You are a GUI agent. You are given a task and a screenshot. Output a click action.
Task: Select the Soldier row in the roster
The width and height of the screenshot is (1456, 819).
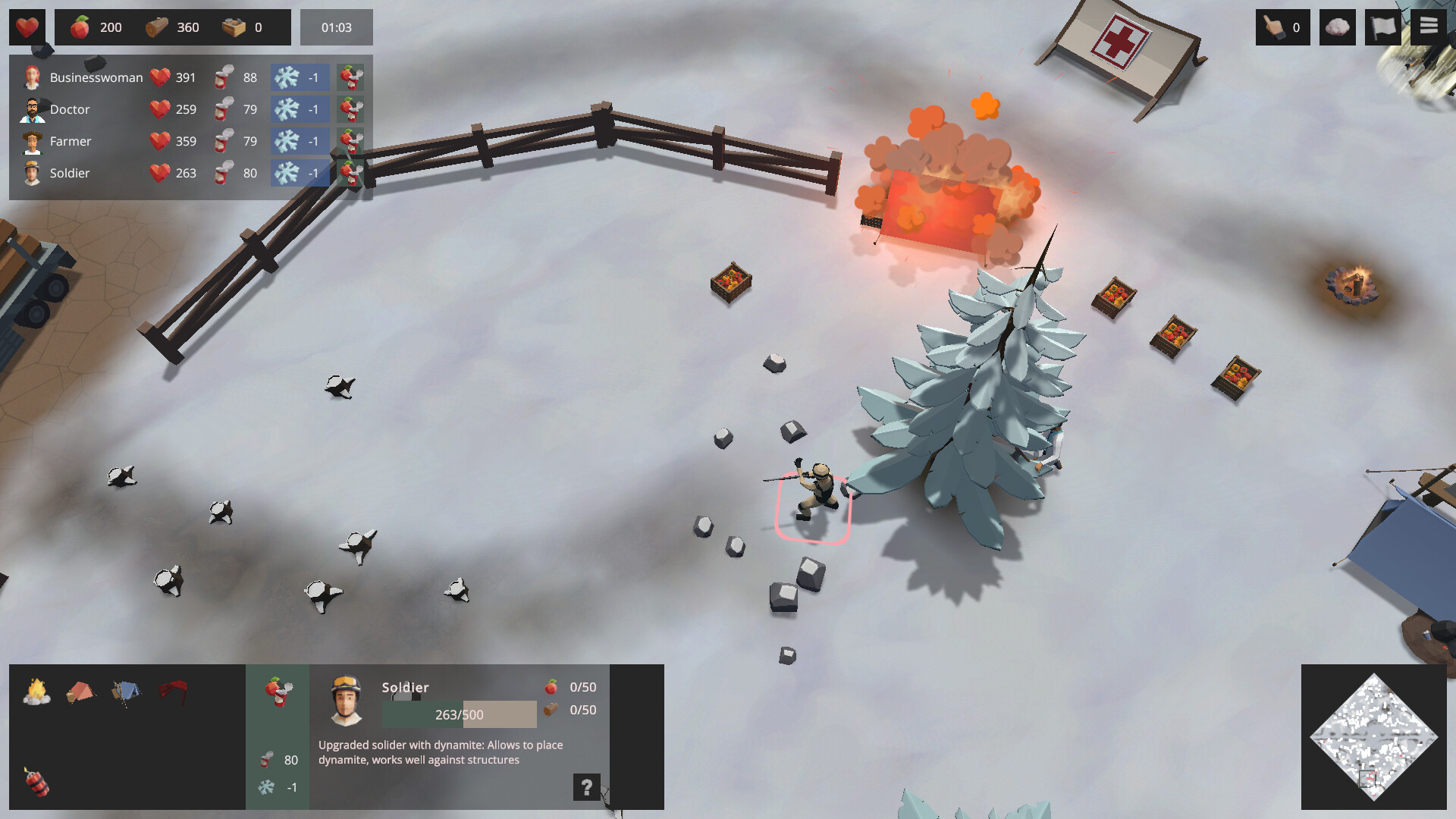point(68,173)
